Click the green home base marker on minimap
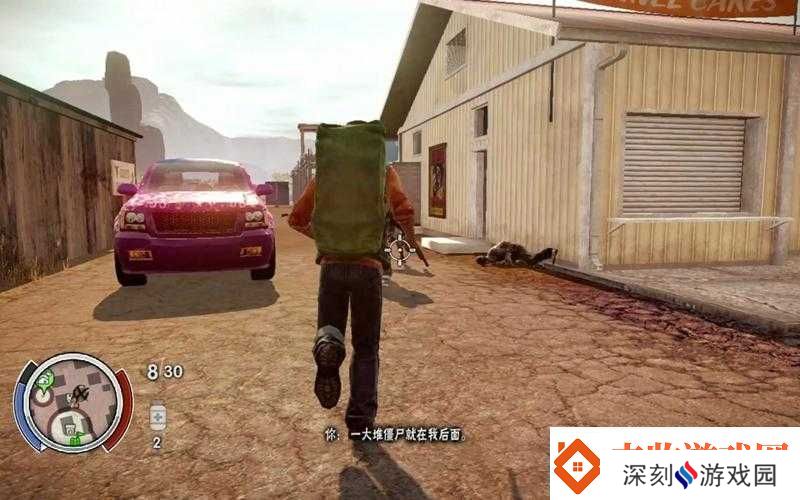 (75, 438)
